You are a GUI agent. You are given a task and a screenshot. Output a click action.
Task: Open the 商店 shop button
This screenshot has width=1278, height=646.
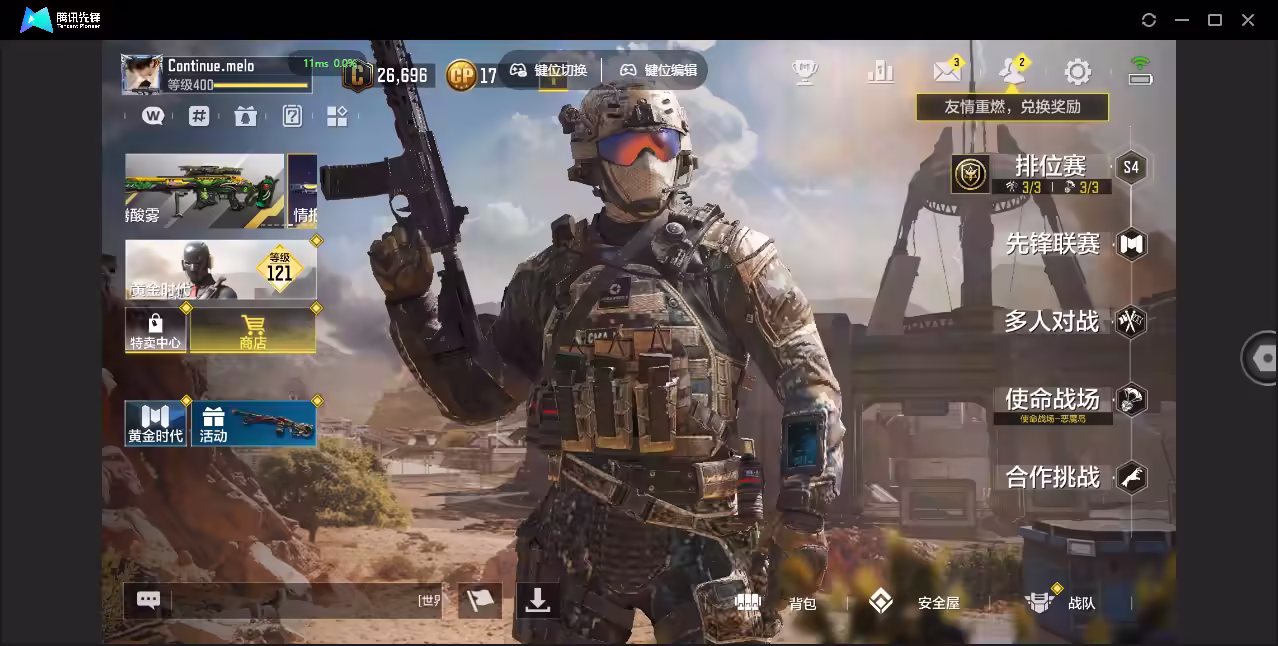click(x=253, y=330)
